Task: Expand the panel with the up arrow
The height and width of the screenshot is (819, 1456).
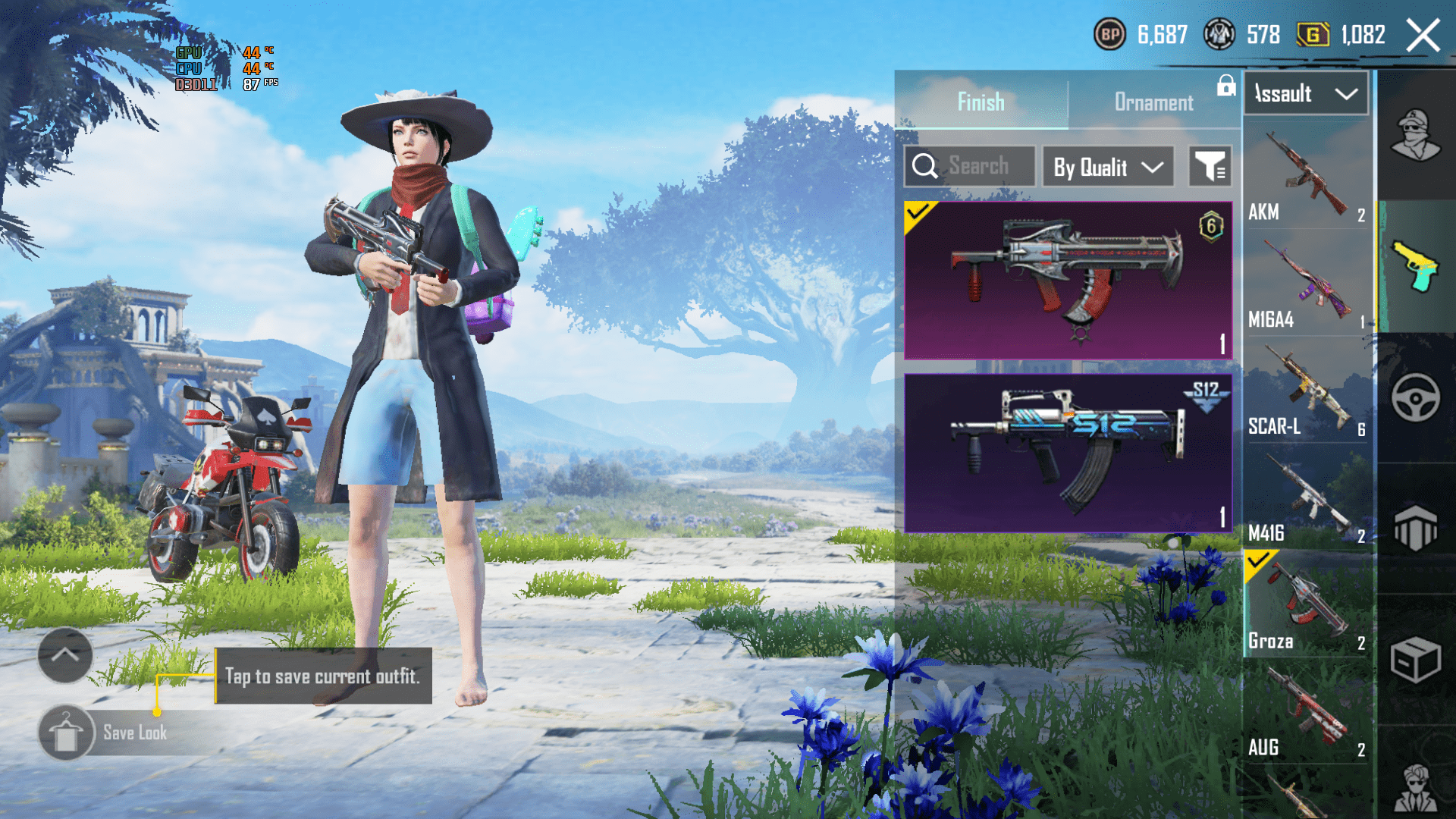Action: (x=65, y=655)
